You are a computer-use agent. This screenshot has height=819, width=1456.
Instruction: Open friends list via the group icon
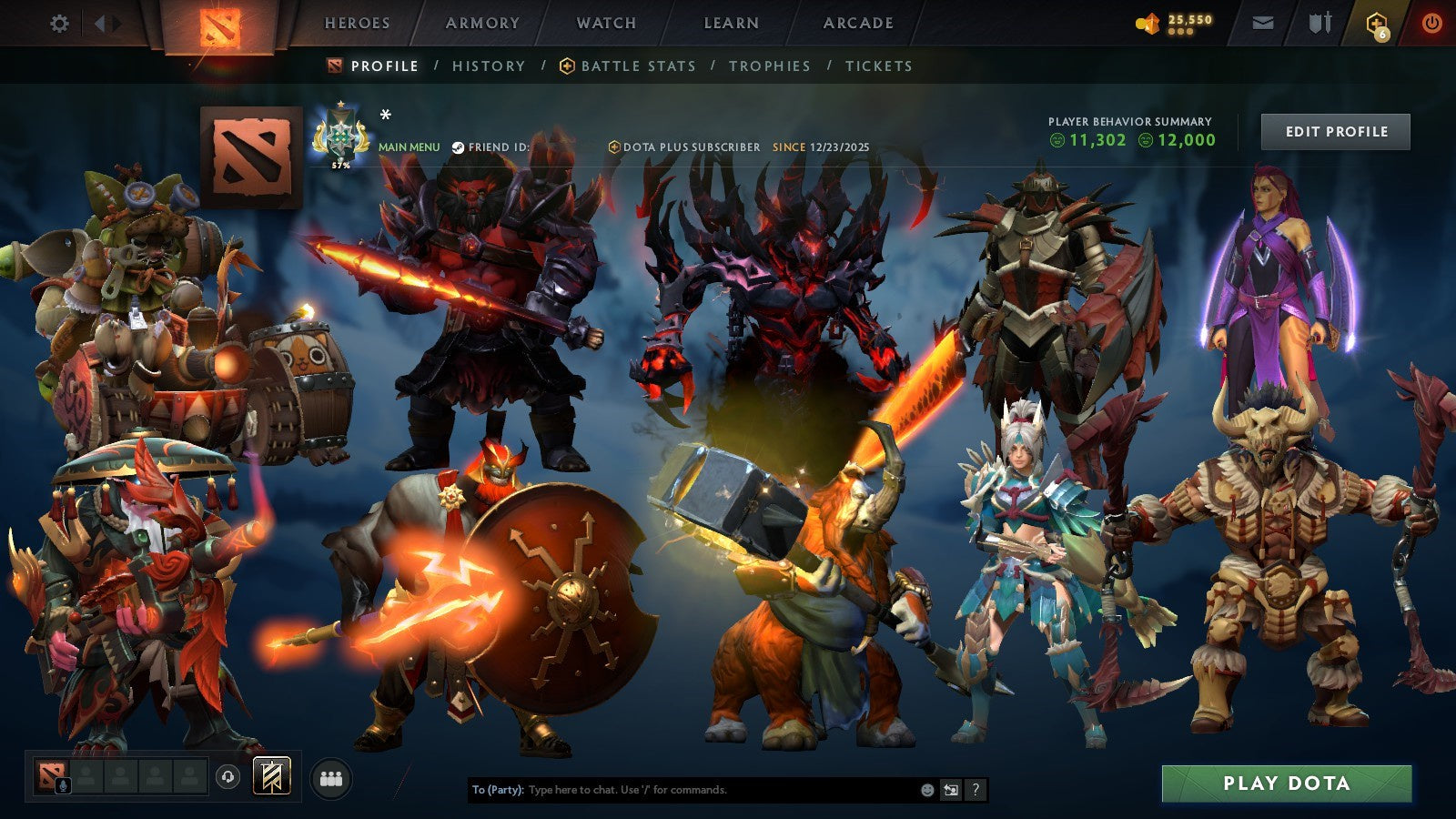tap(333, 778)
